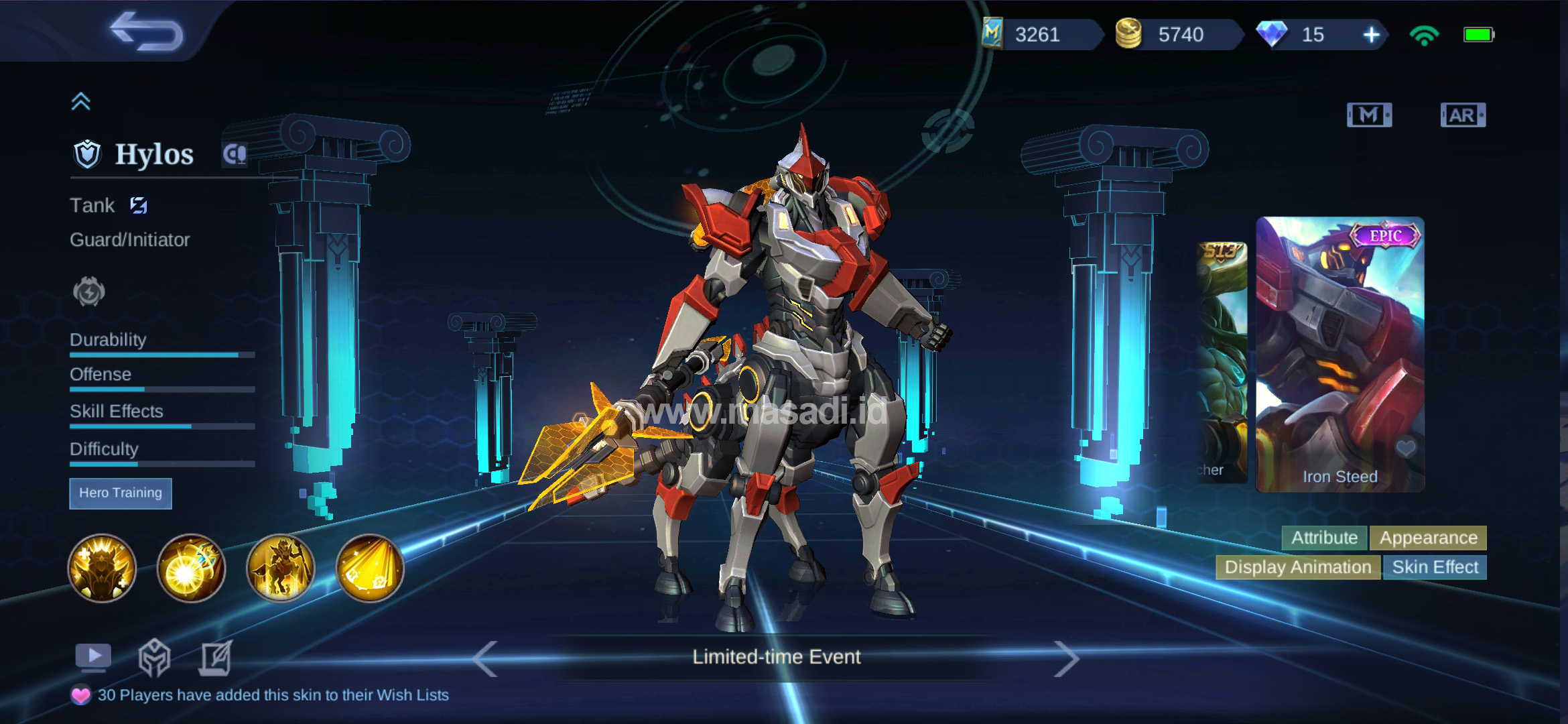1568x724 pixels.
Task: Switch to the Appearance tab
Action: pos(1428,538)
